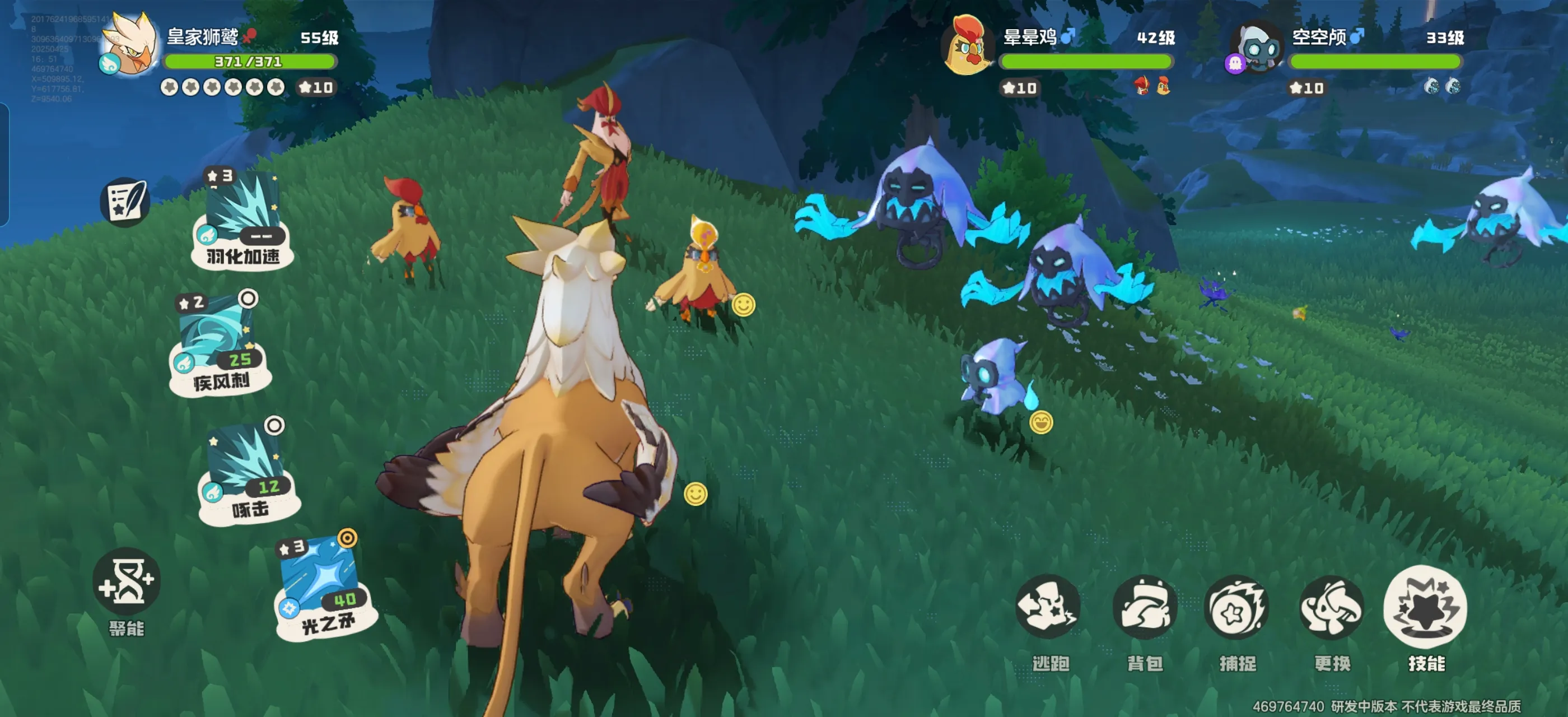Flee the battle with 逃跑

[x=1048, y=607]
